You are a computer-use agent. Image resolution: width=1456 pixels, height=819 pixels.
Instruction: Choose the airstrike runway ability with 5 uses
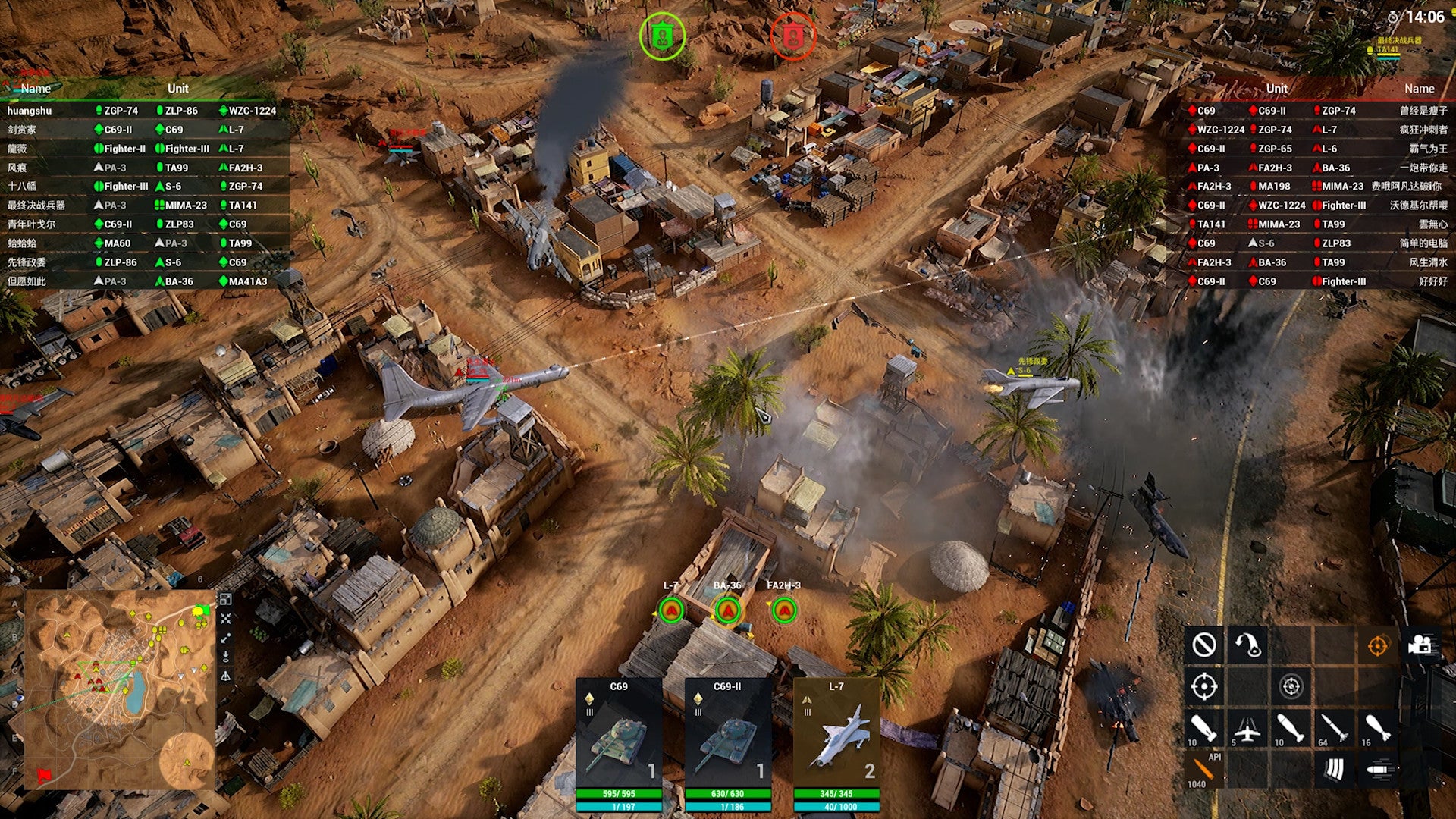point(1247,729)
